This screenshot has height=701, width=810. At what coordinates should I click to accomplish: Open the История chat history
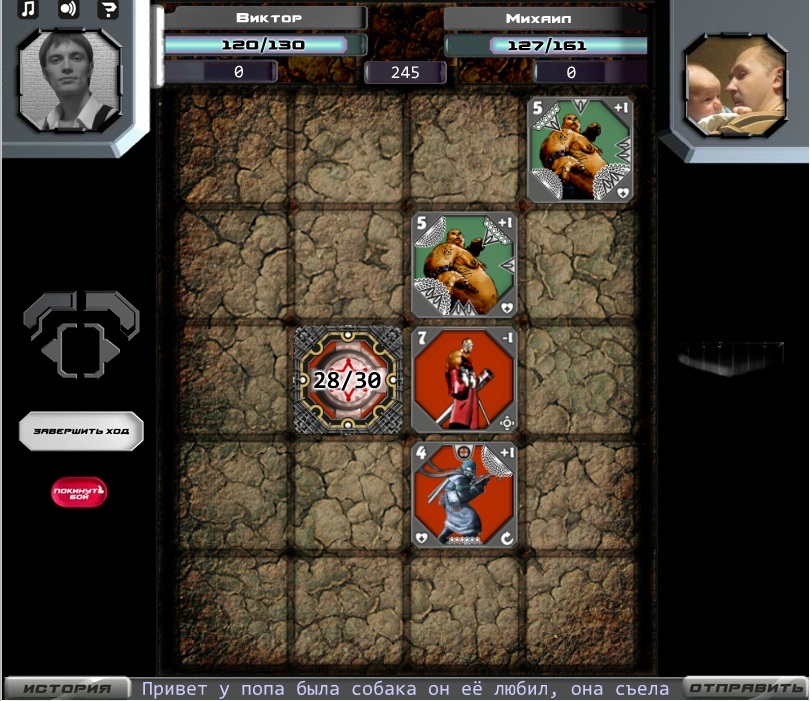pos(67,688)
